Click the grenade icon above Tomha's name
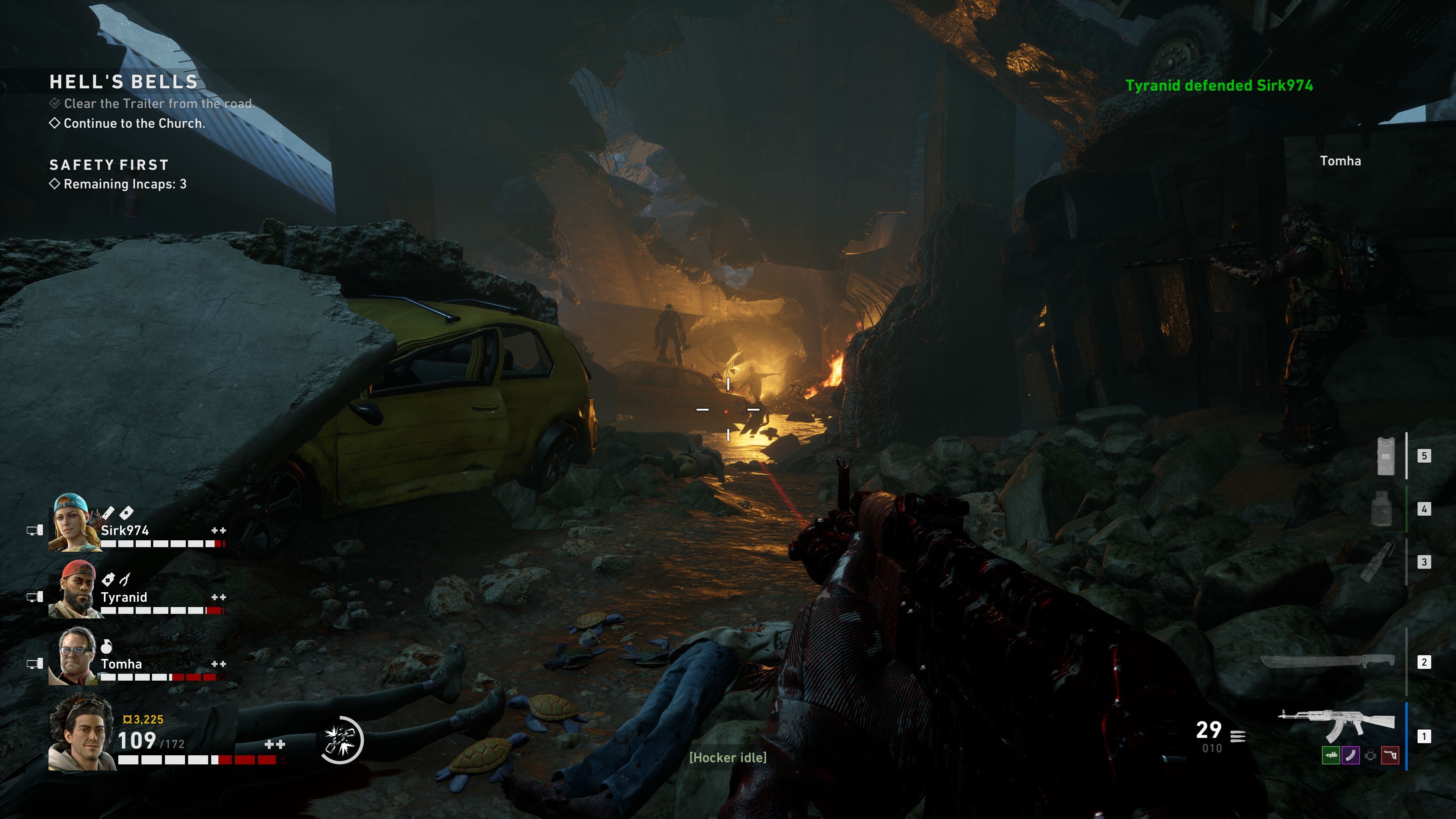The image size is (1456, 819). click(106, 646)
